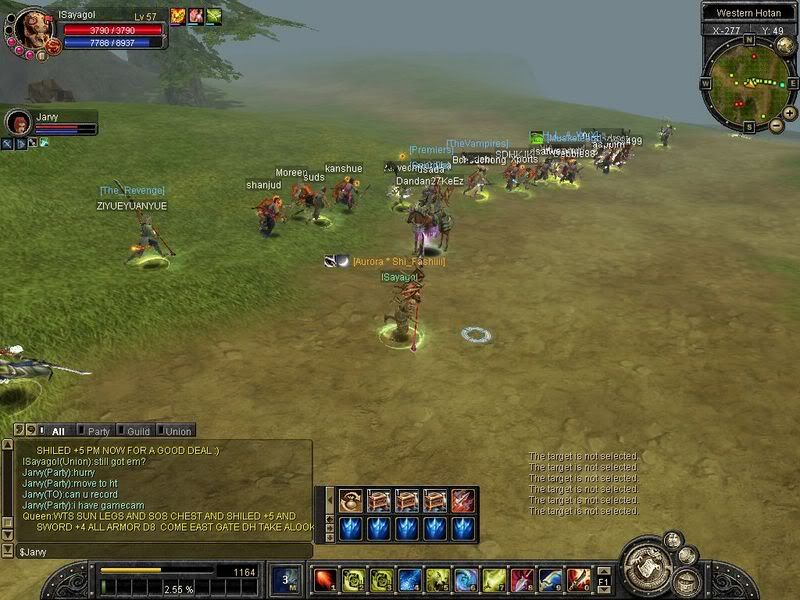Click the pouch icon in the extra quickbar
Screen dimensions: 800x600
click(350, 501)
